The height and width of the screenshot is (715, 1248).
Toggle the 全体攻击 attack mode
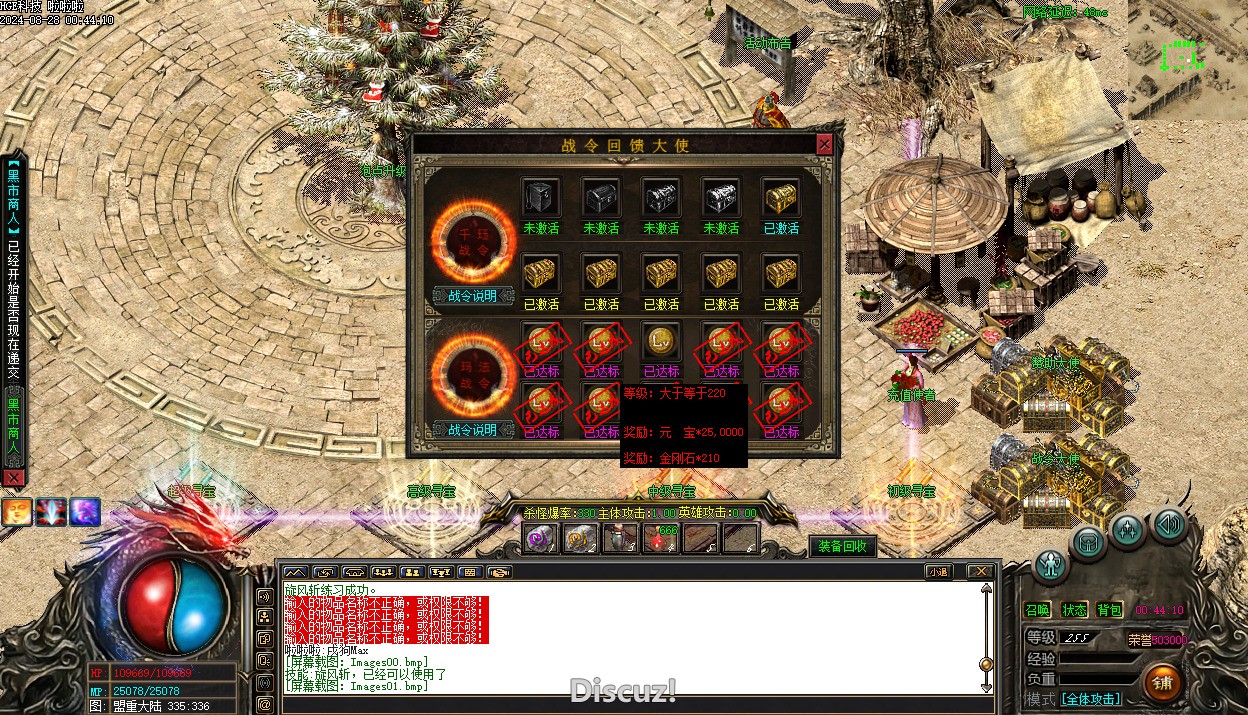coord(1090,699)
